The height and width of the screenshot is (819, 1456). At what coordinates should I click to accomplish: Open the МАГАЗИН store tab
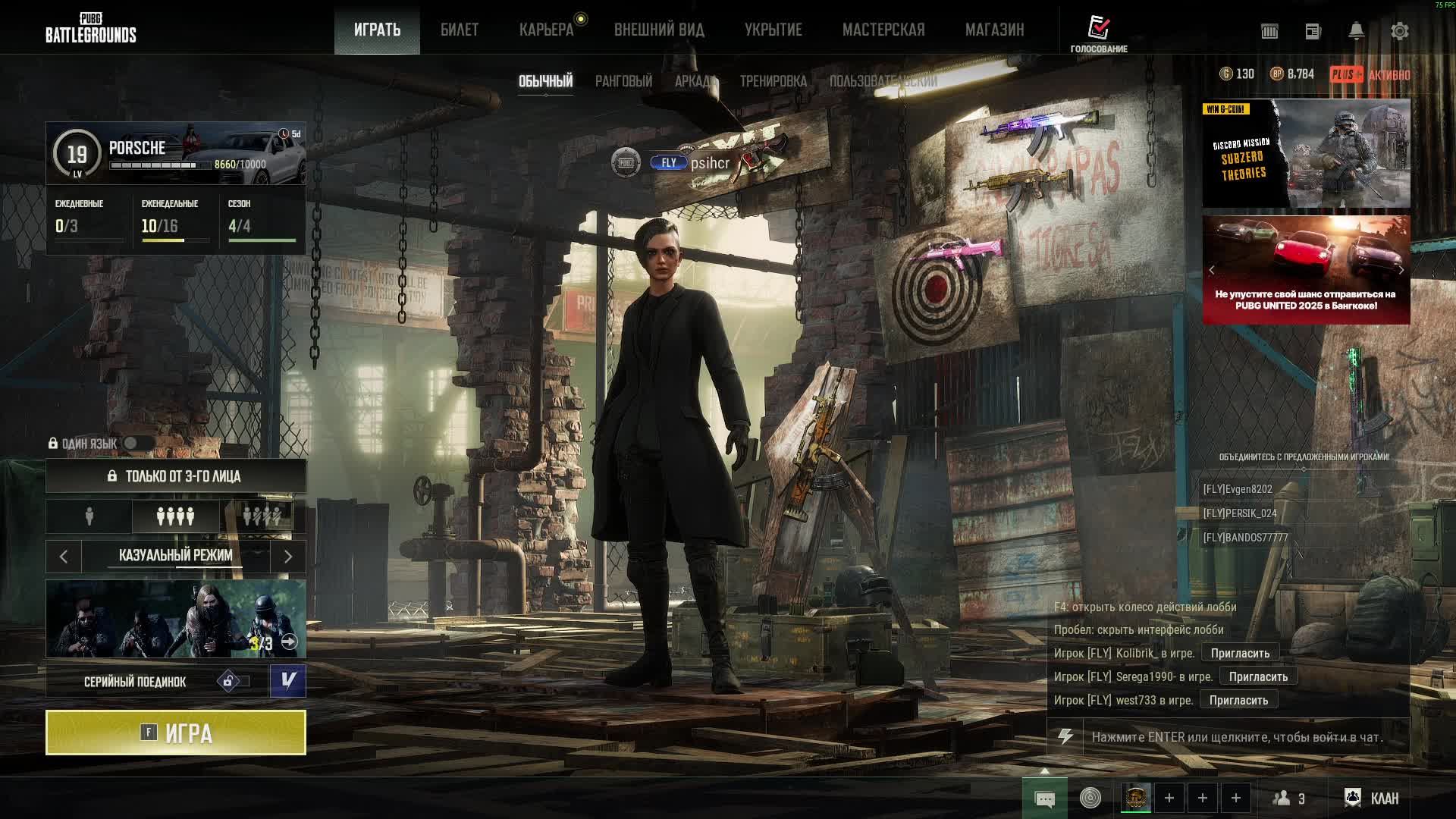click(994, 30)
